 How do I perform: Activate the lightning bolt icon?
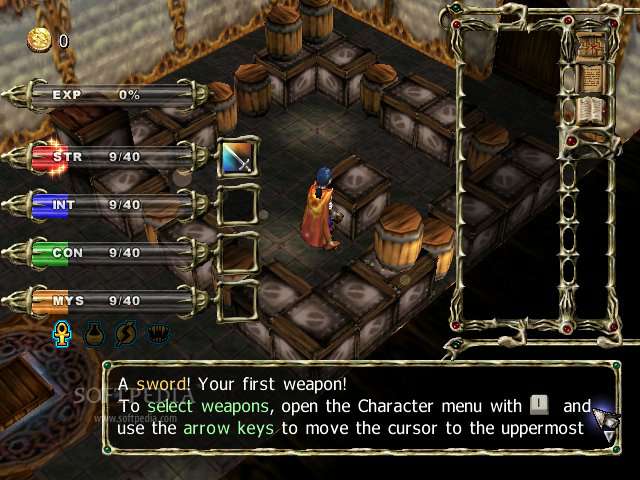125,332
